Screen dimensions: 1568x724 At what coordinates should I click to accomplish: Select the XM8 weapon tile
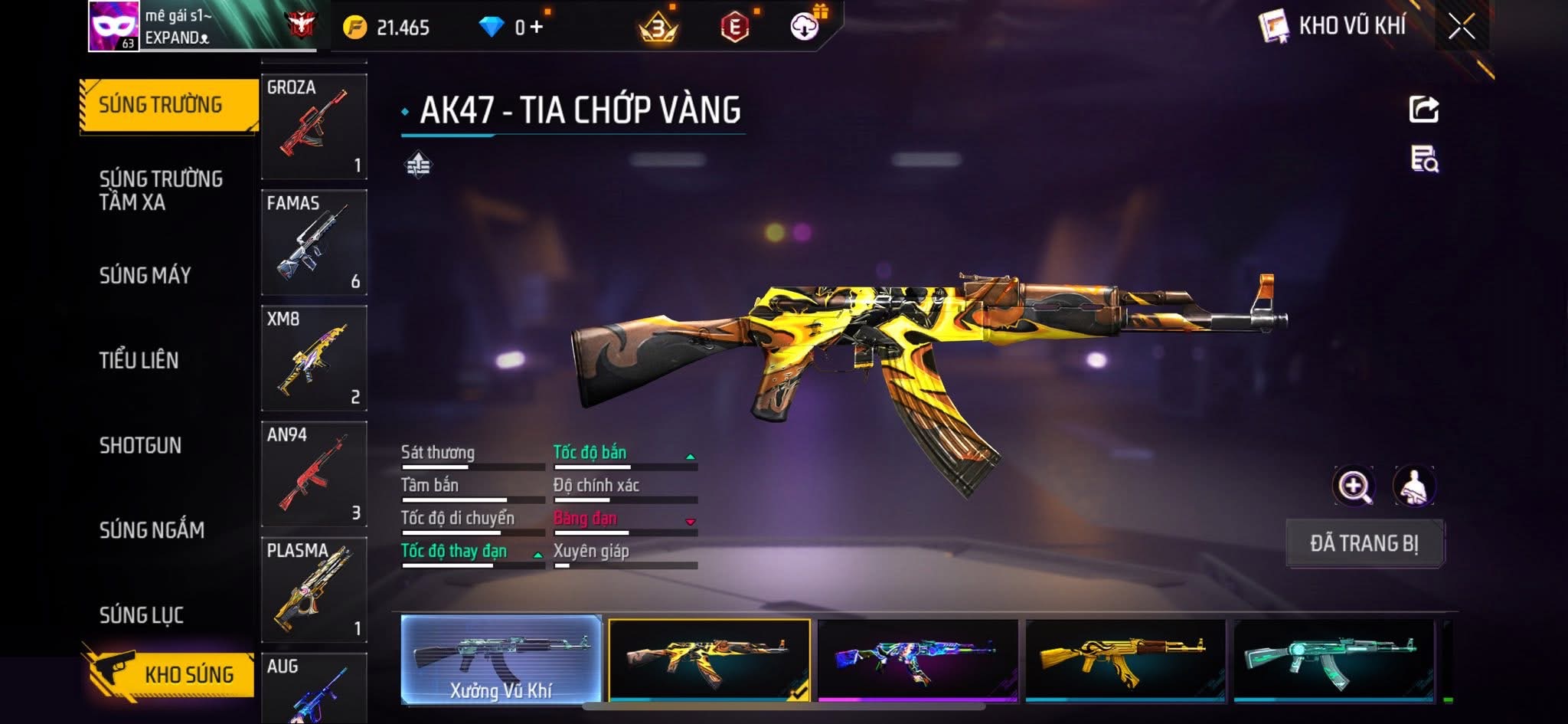[x=314, y=358]
